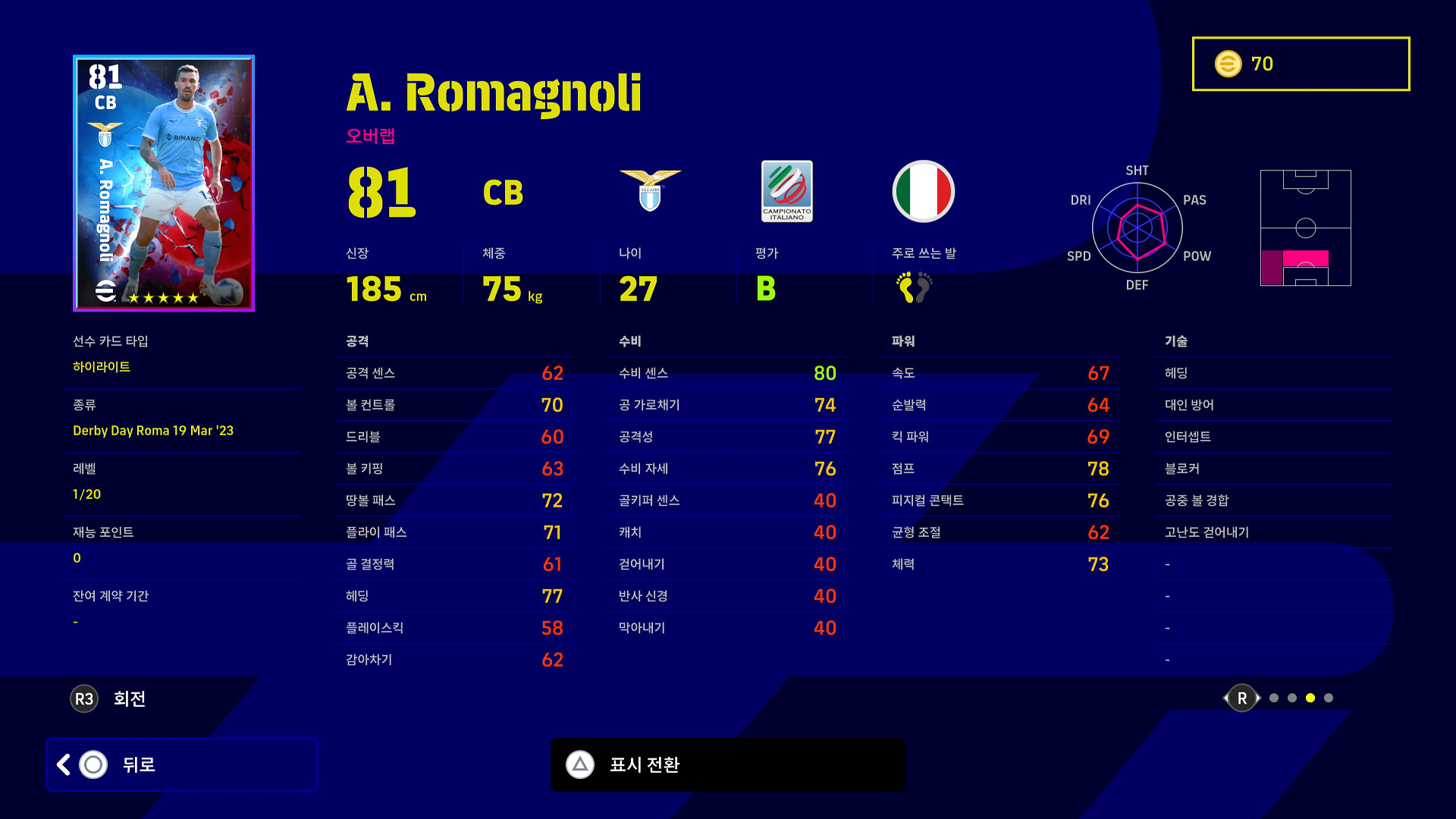Click the Lazio club eagle emblem
The height and width of the screenshot is (819, 1456).
pos(650,190)
